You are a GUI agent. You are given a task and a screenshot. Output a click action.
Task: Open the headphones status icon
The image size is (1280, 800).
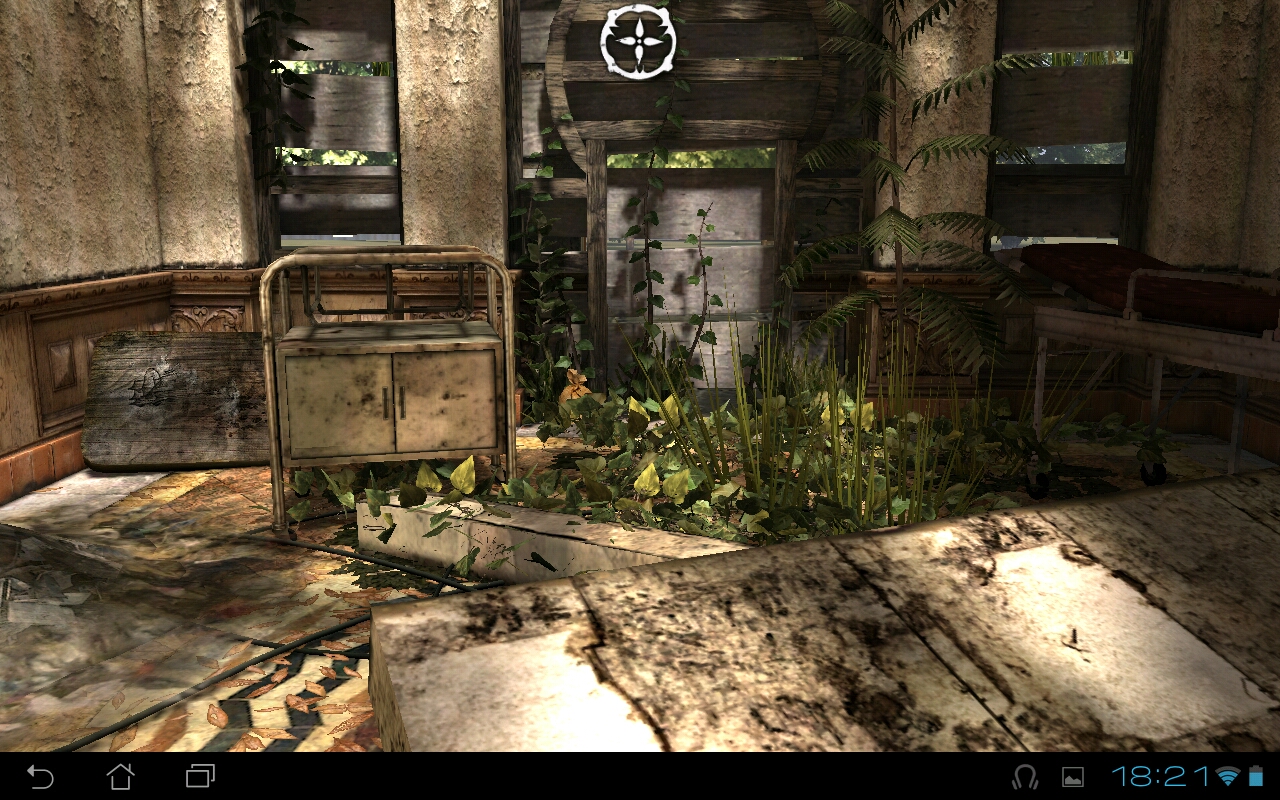1025,777
